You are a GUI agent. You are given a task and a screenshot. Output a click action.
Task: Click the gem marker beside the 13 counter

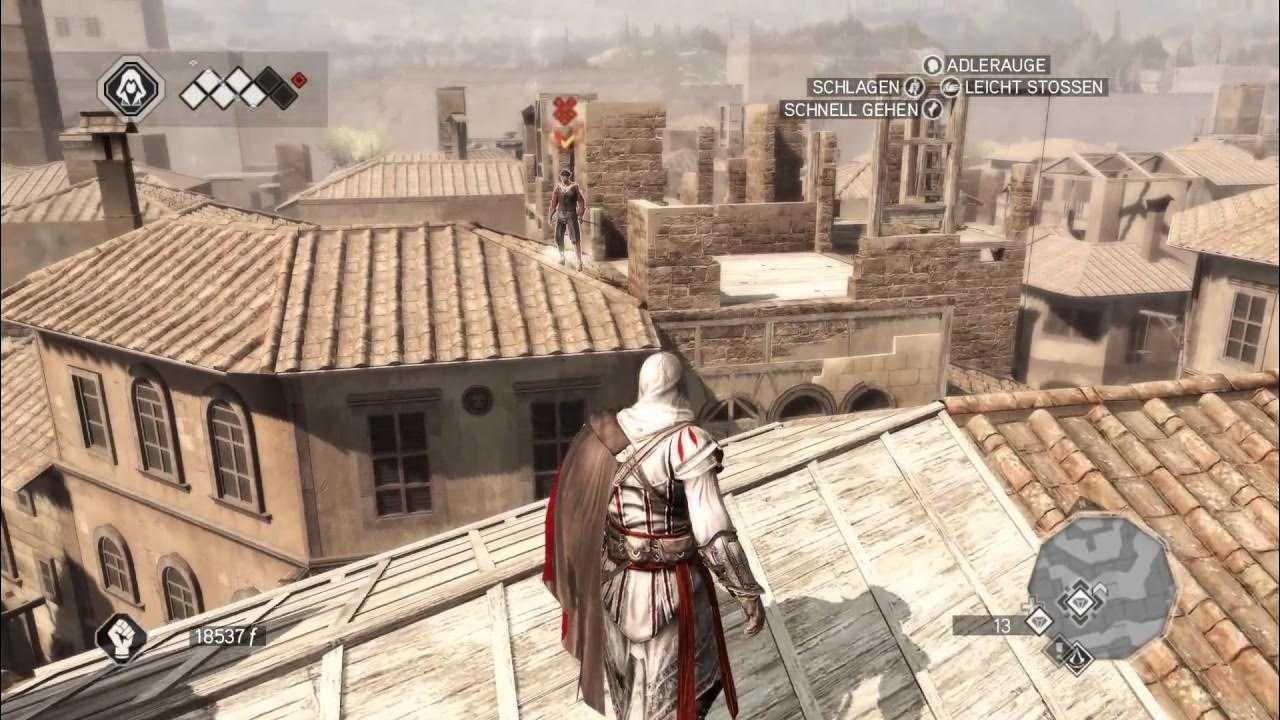1039,620
